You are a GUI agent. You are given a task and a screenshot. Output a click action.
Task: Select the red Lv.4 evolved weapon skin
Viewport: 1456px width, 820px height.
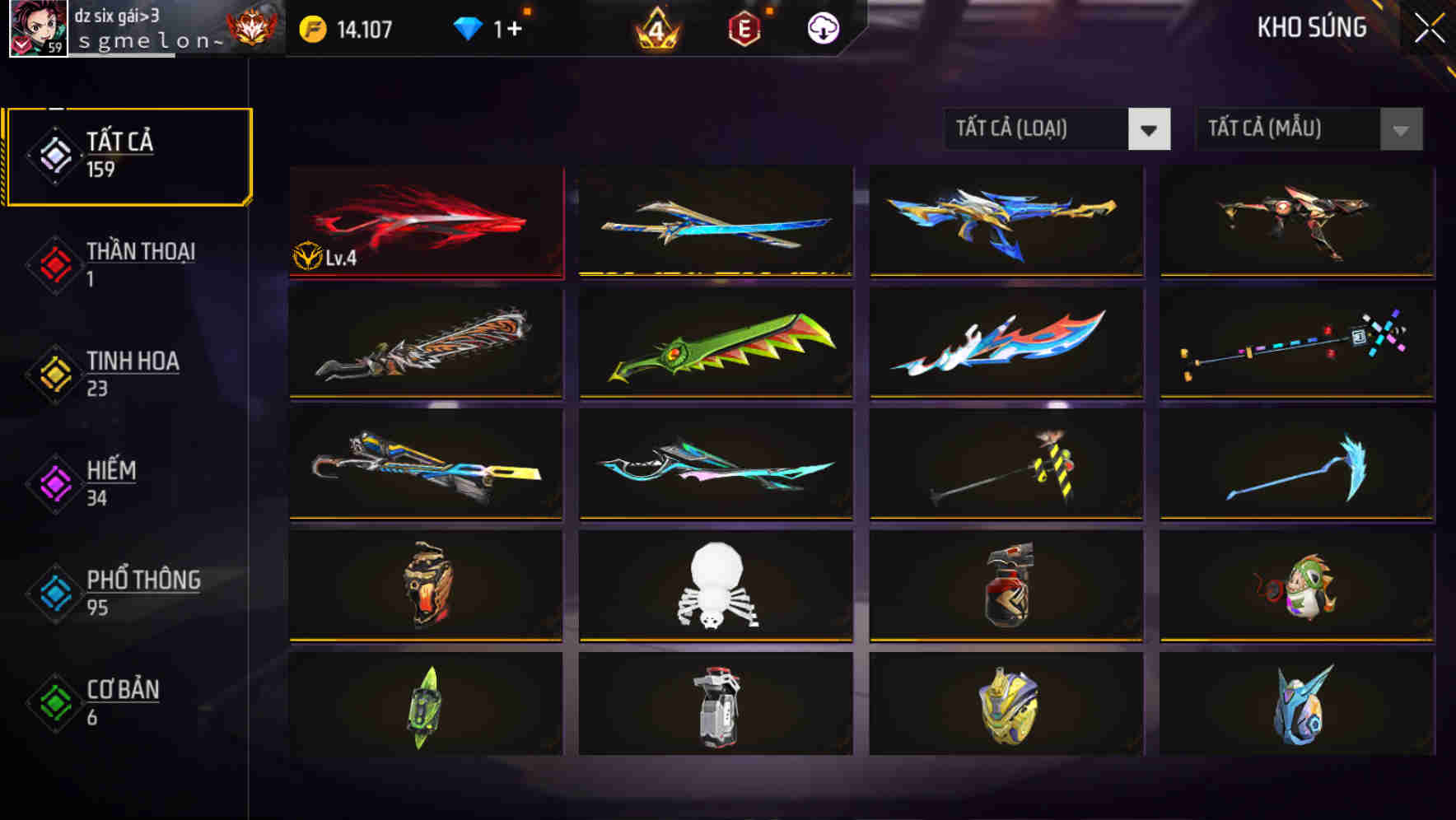424,221
